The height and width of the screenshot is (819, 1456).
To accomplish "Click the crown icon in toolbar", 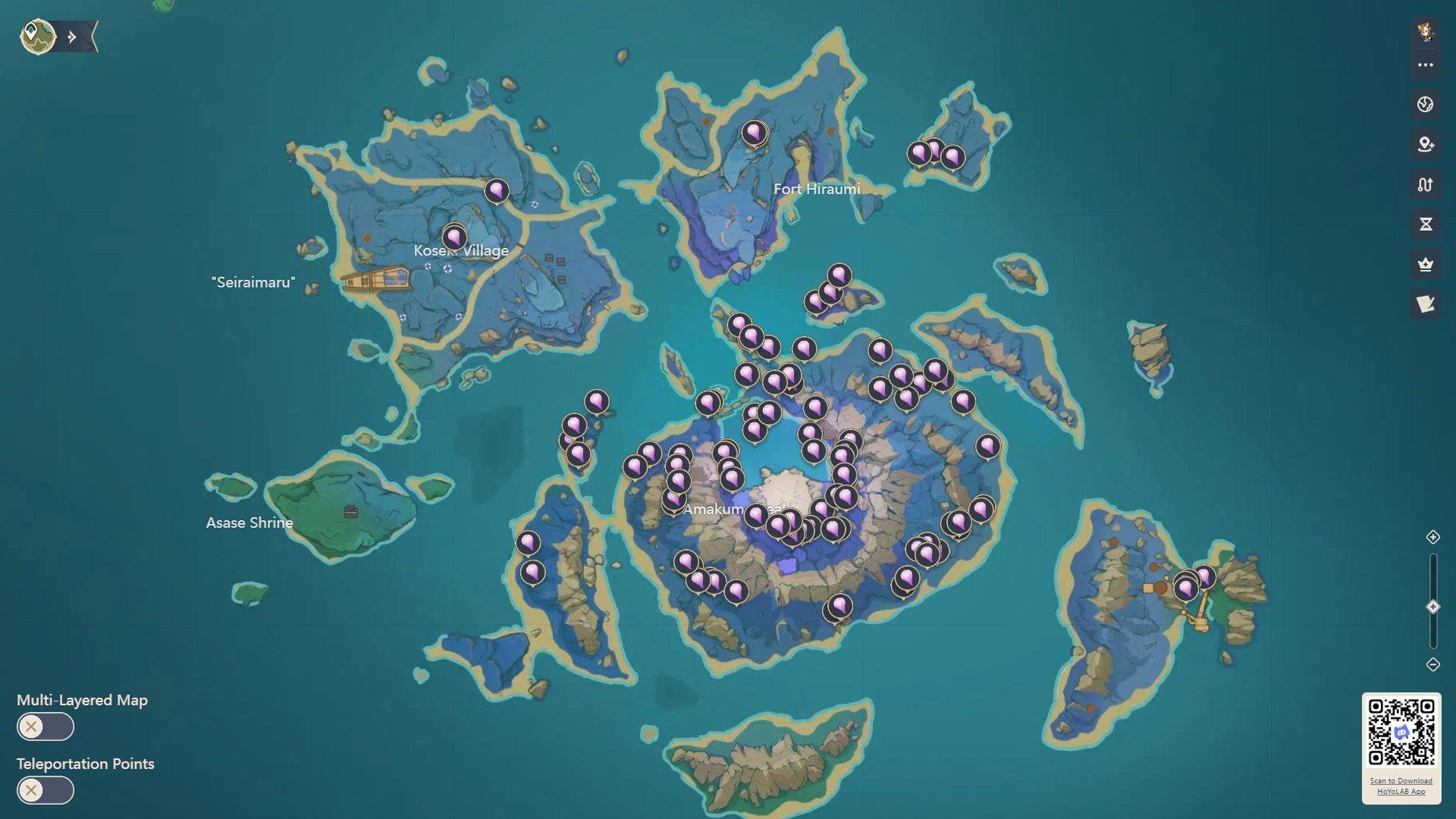I will pos(1425,265).
